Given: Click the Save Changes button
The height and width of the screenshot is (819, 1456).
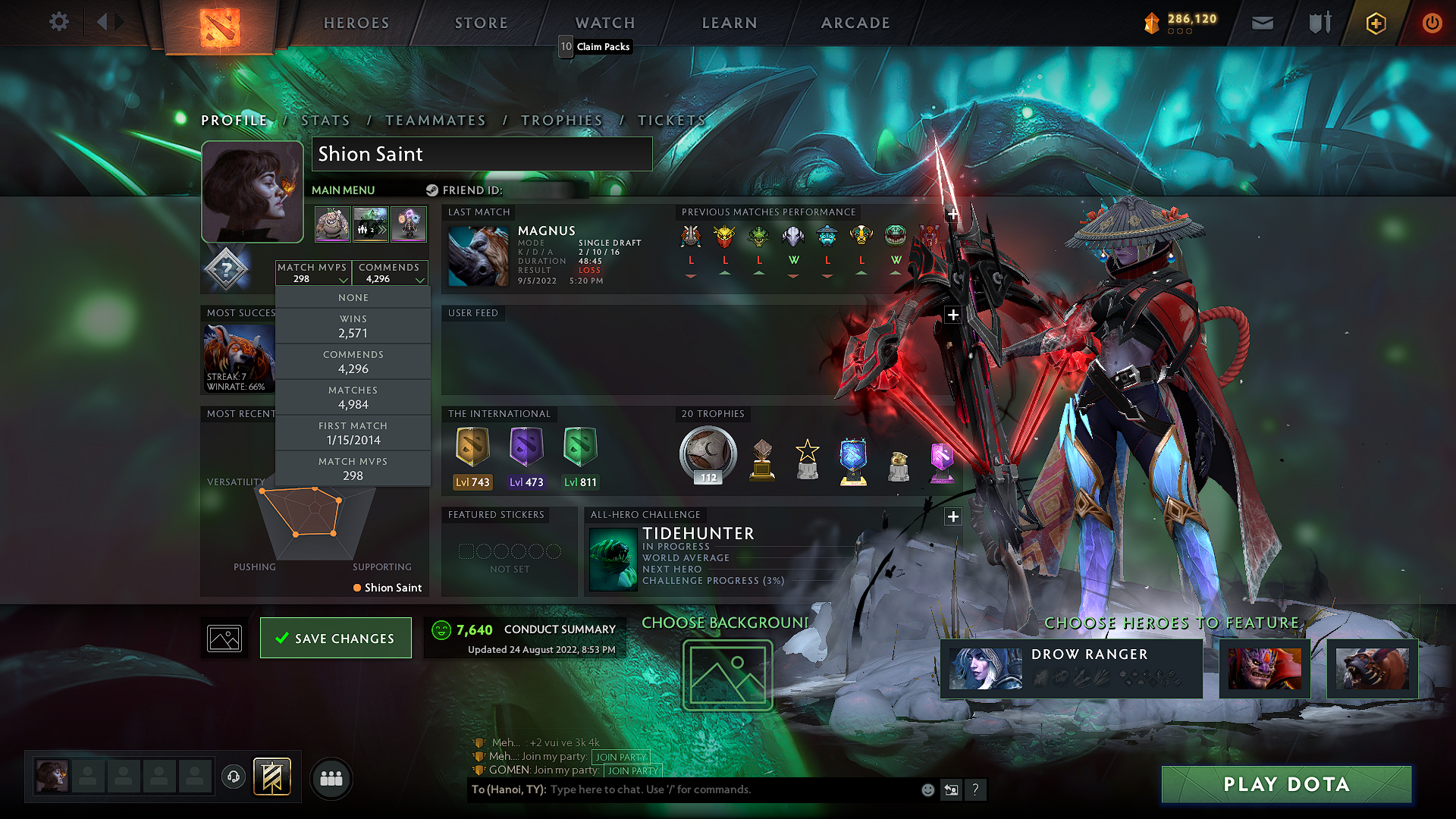Looking at the screenshot, I should pyautogui.click(x=336, y=638).
